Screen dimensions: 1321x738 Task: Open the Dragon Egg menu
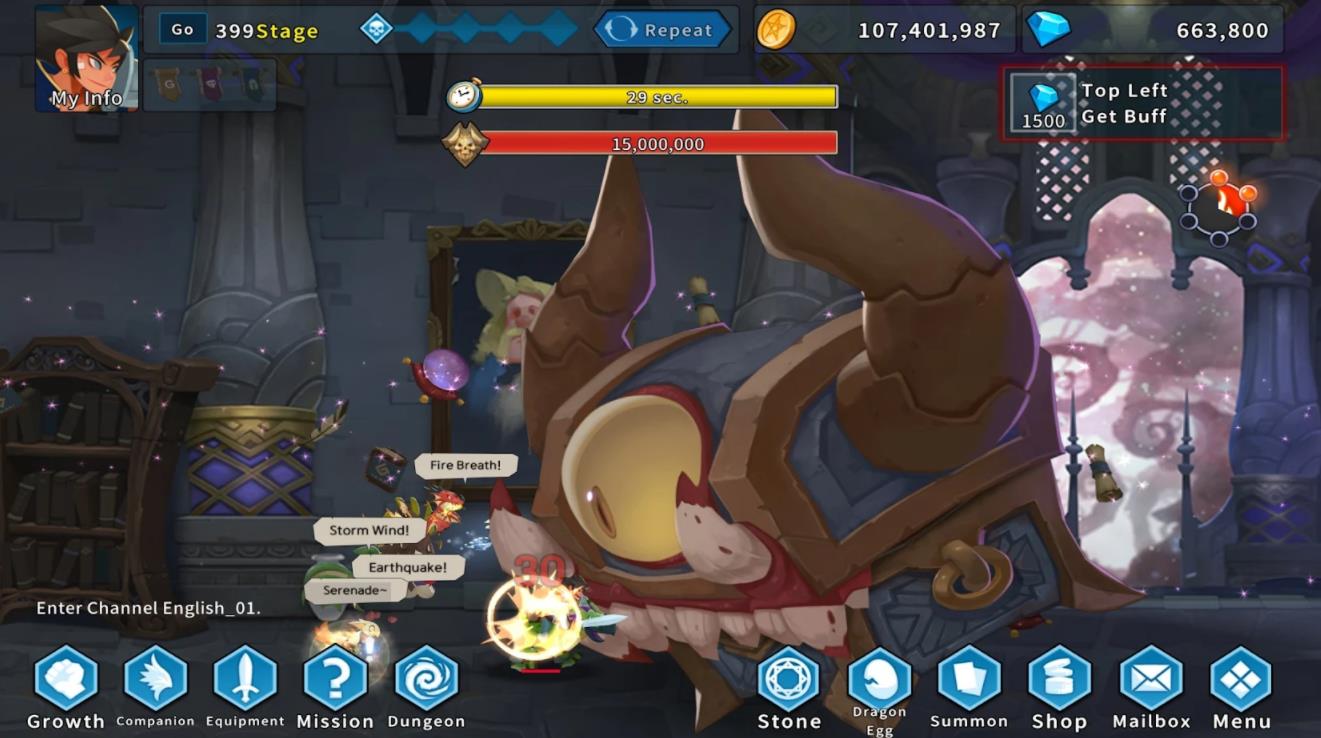coord(879,680)
